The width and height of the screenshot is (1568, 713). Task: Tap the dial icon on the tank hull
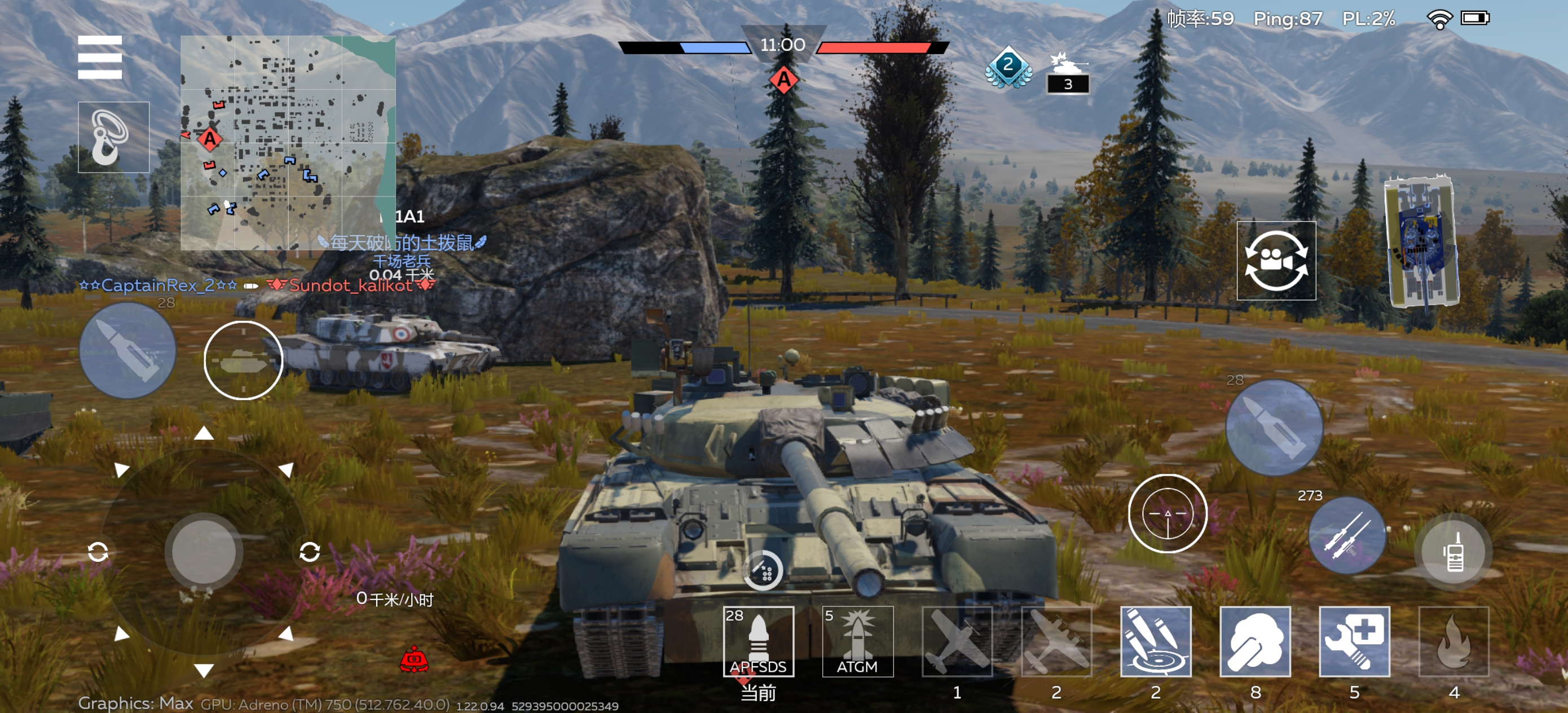[x=763, y=570]
